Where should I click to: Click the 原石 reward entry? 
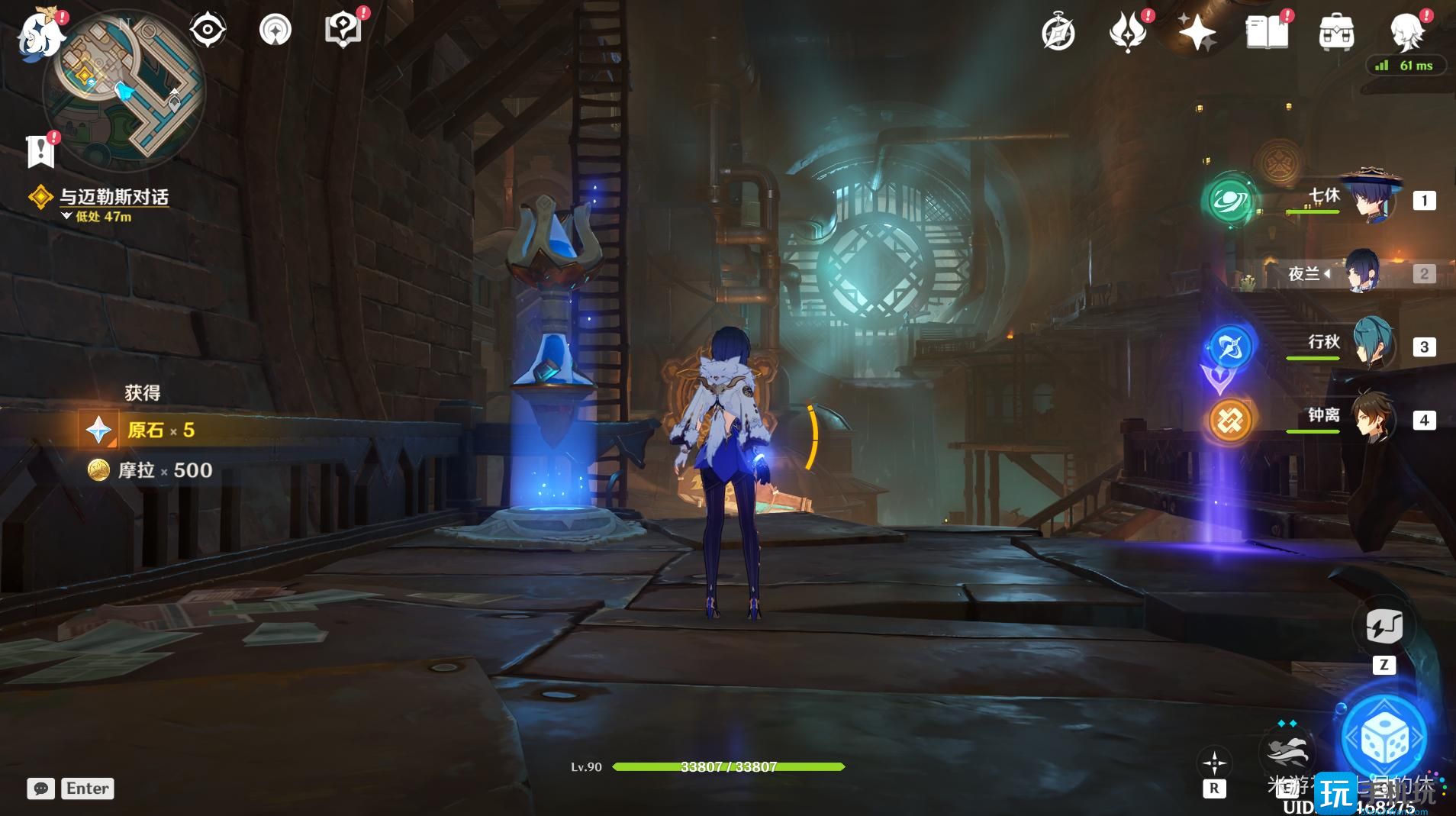click(145, 430)
